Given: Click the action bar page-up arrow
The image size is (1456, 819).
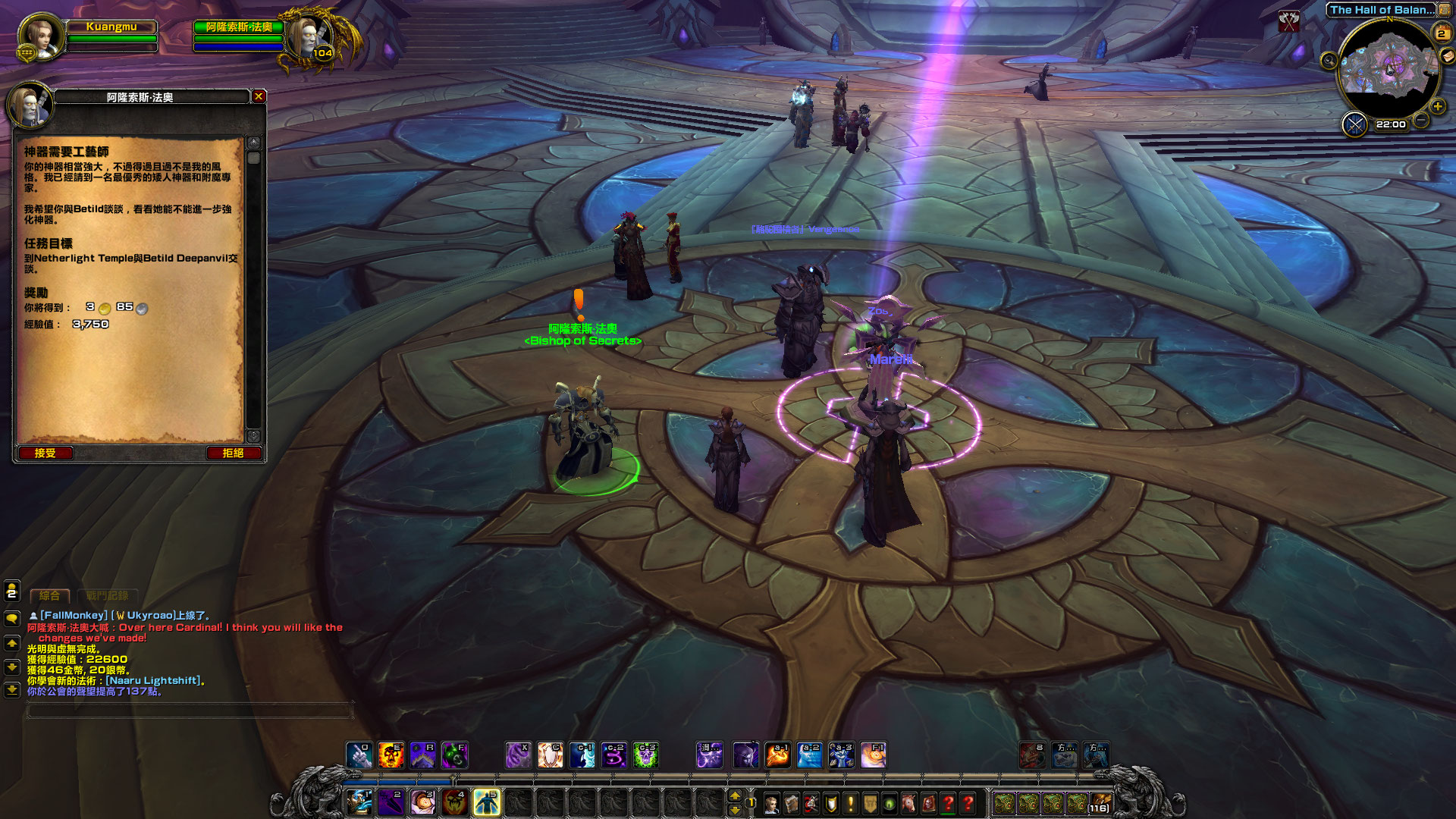Looking at the screenshot, I should tap(734, 795).
